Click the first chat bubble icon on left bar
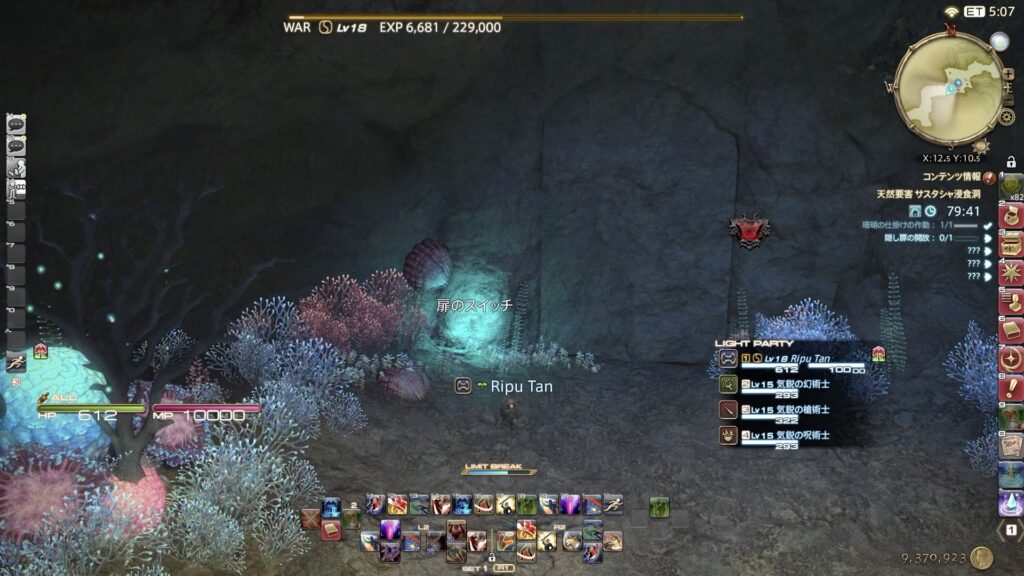Screen dimensions: 1024x576 [16, 125]
